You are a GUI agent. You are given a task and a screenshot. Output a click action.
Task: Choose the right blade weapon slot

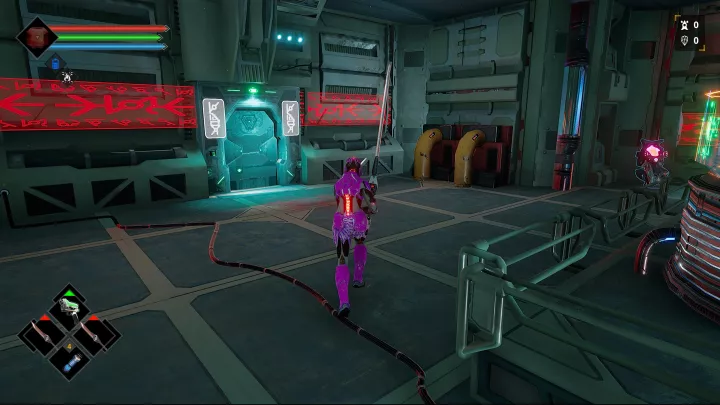pyautogui.click(x=95, y=333)
